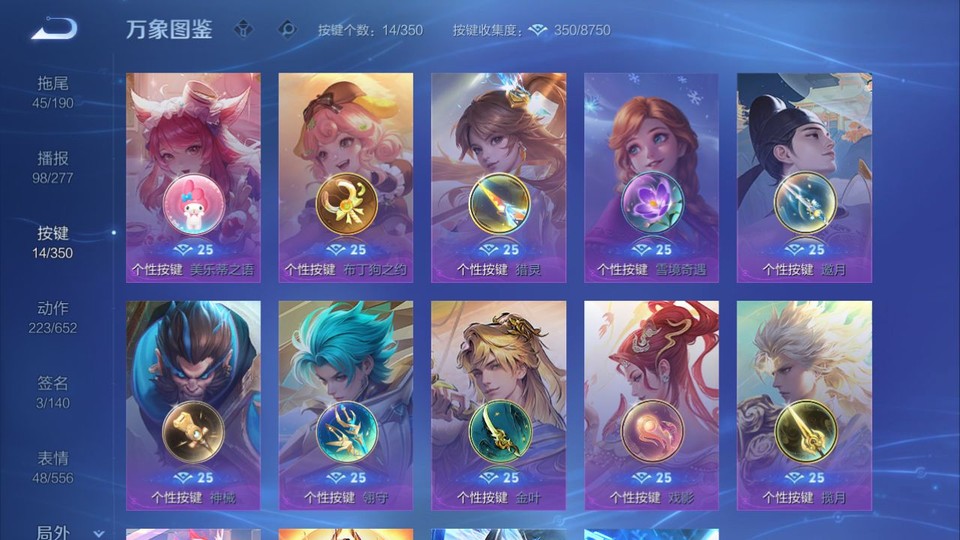Open the 播报 category
Image resolution: width=960 pixels, height=540 pixels.
point(54,167)
